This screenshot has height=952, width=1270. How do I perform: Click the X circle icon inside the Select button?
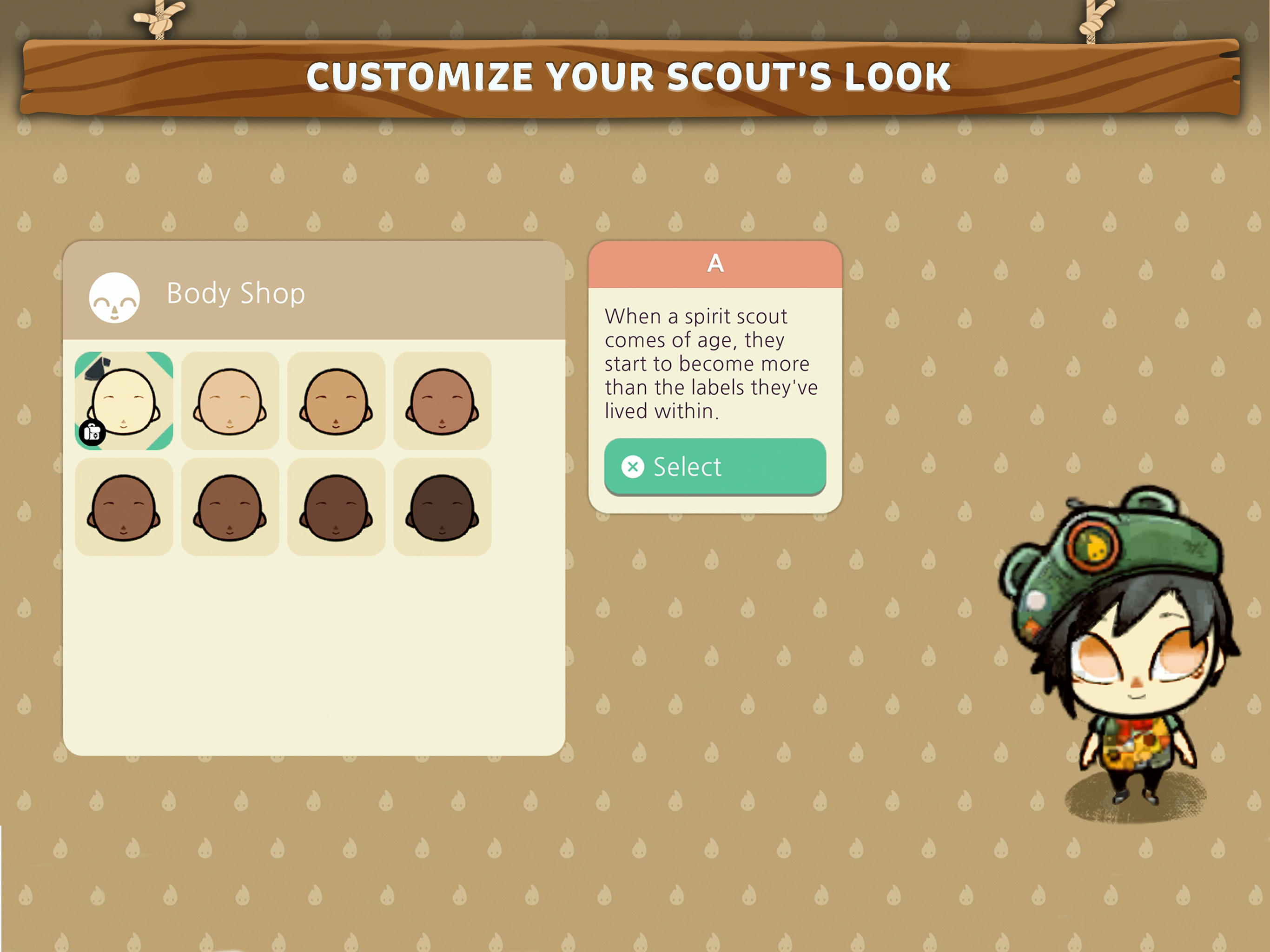pyautogui.click(x=634, y=467)
